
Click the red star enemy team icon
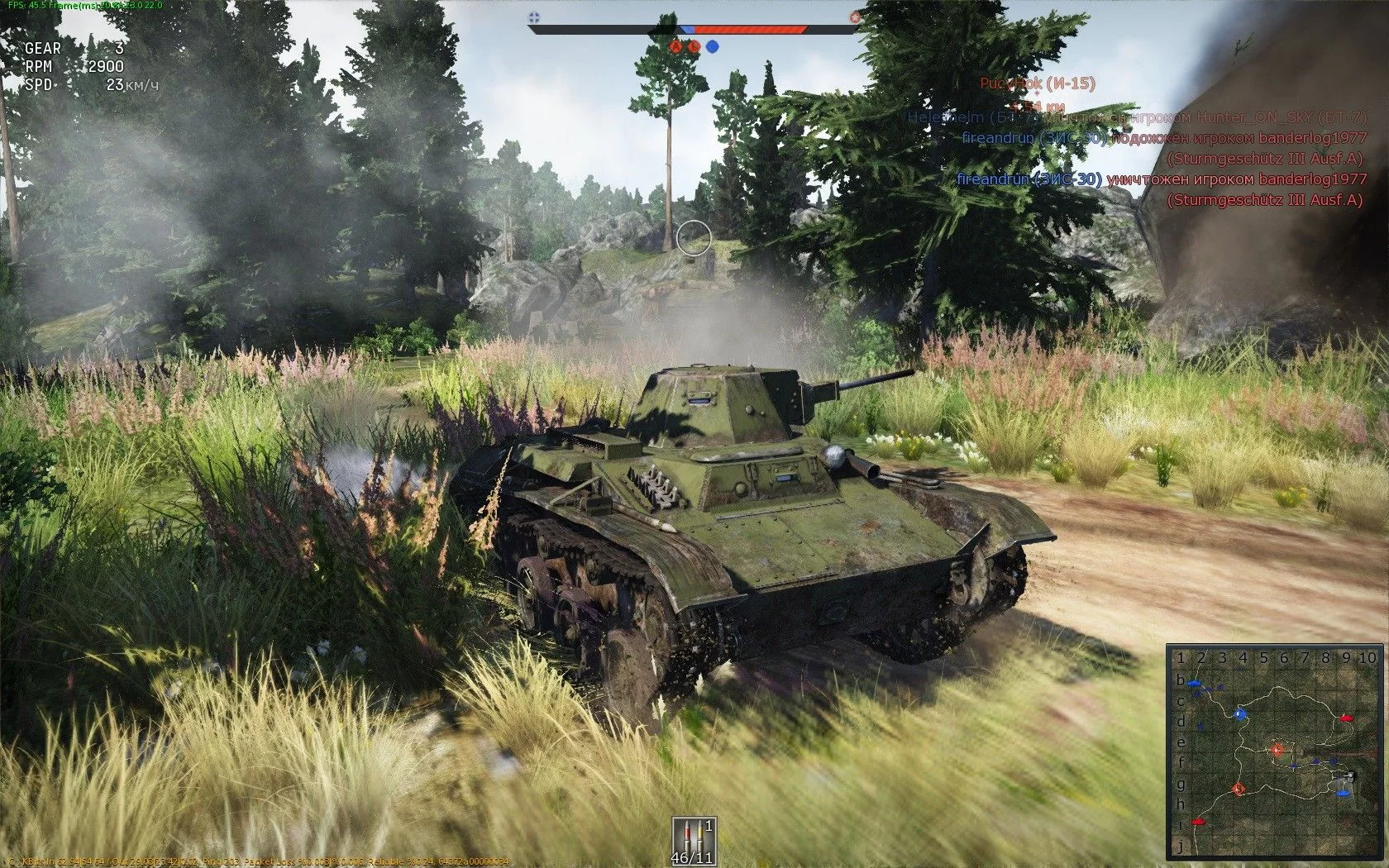click(855, 17)
